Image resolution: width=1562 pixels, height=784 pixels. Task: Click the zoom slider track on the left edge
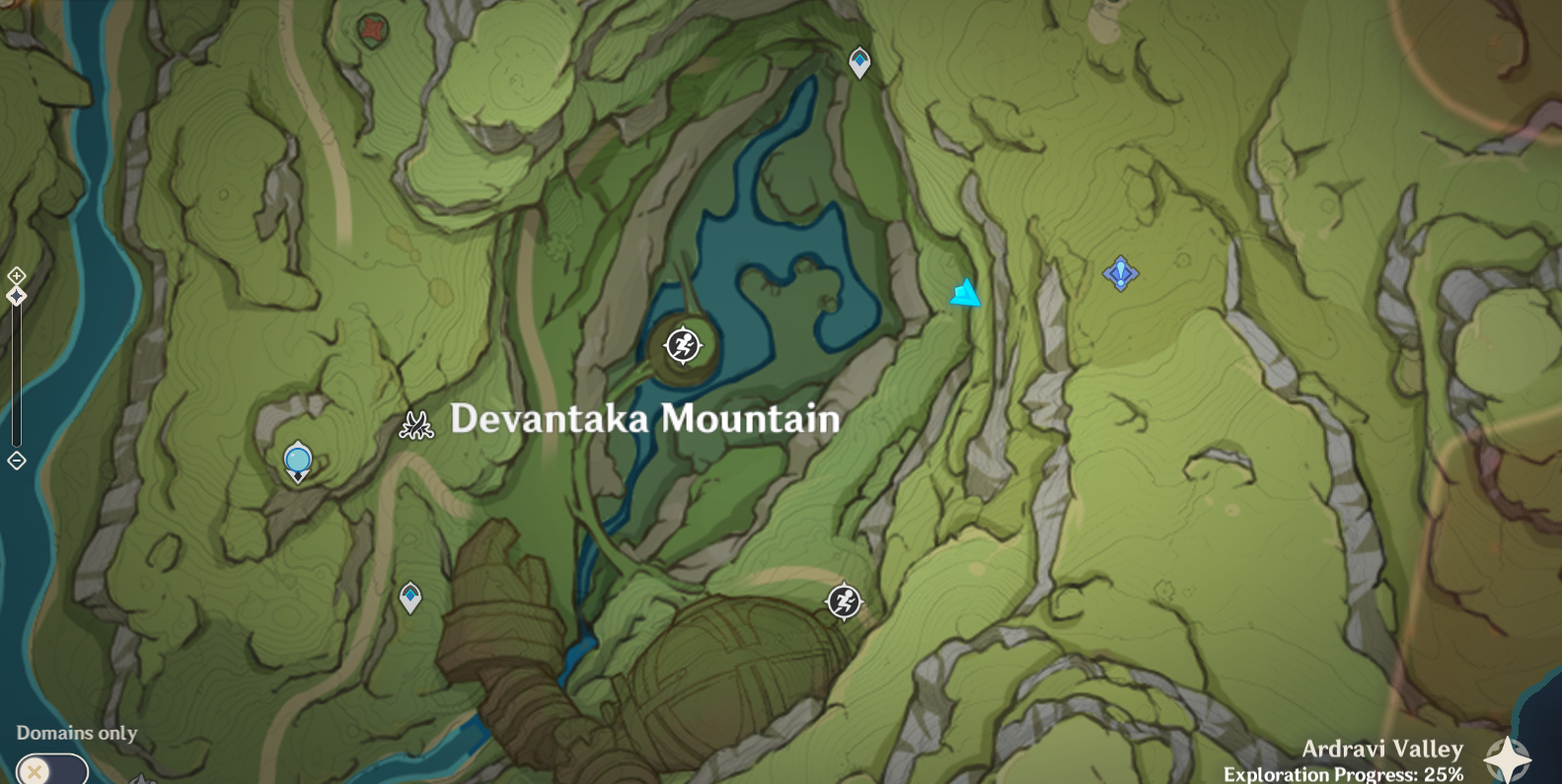point(16,375)
